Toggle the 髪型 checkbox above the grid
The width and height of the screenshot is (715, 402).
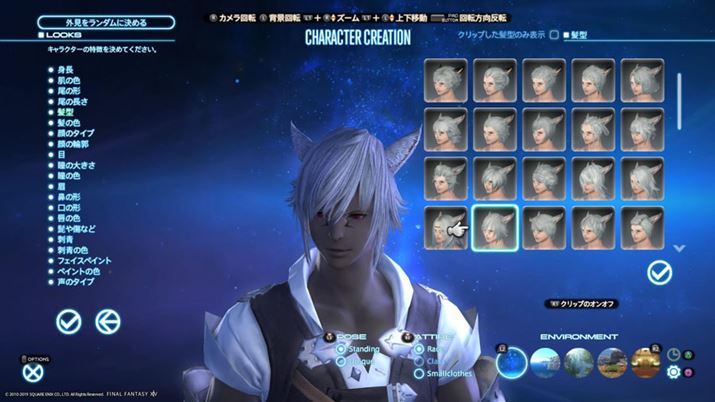click(x=566, y=36)
